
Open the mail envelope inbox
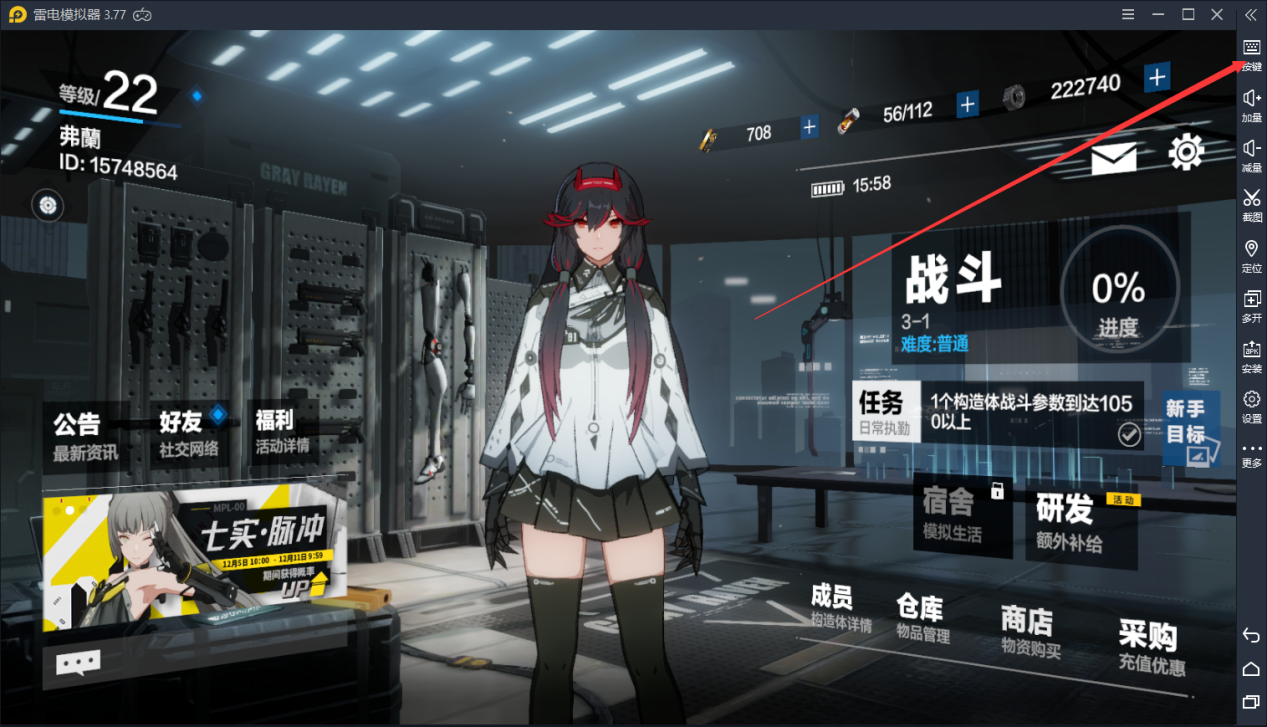1113,158
